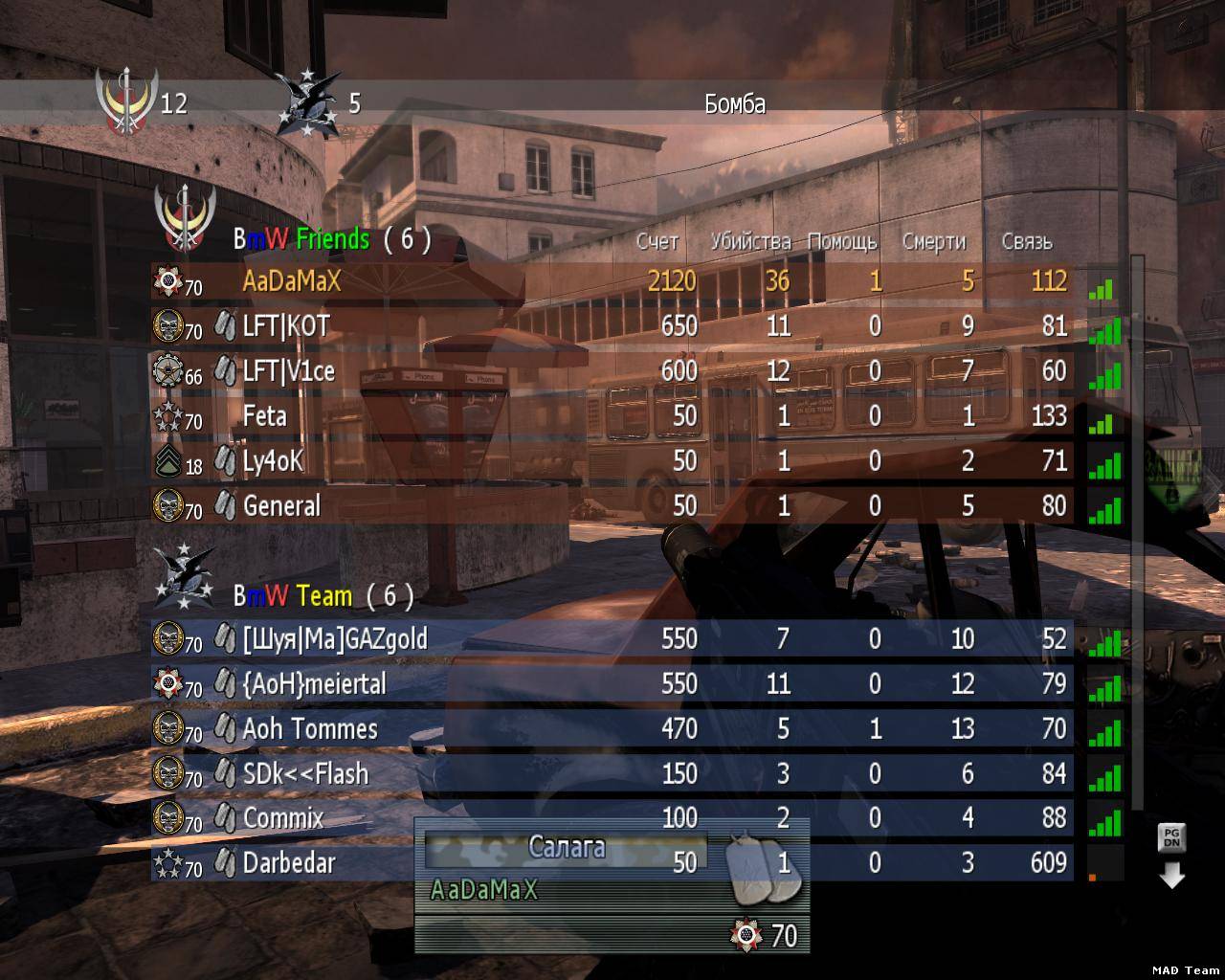Viewport: 1225px width, 980px height.
Task: Select the [Шуя|Ma]GAZgold player row
Action: pyautogui.click(x=612, y=638)
